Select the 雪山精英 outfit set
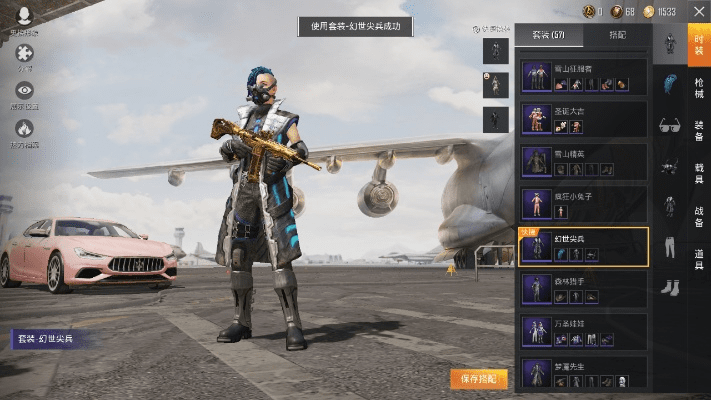Screen dimensions: 711x400 pos(584,160)
